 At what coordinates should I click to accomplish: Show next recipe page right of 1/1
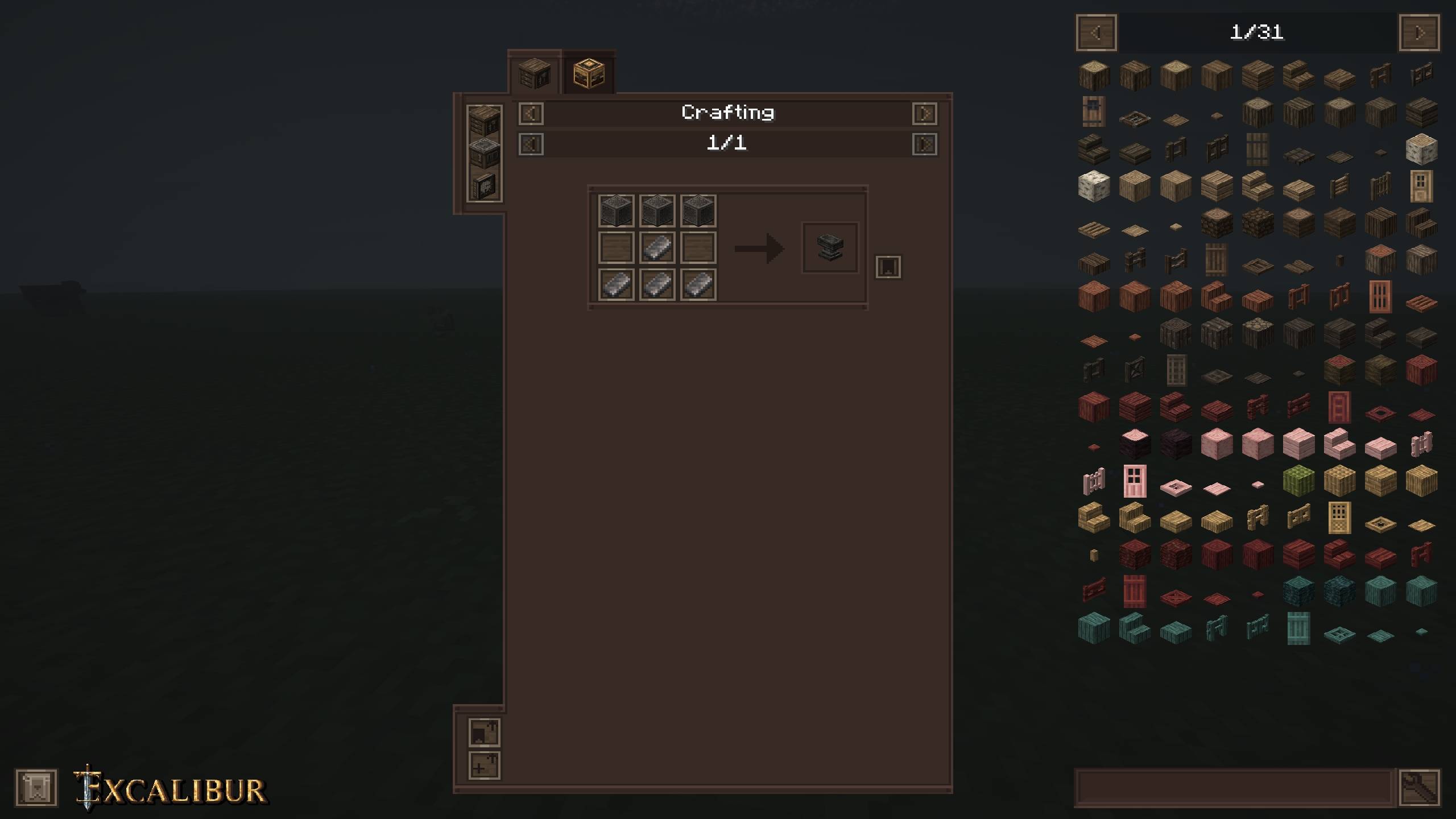pos(924,144)
